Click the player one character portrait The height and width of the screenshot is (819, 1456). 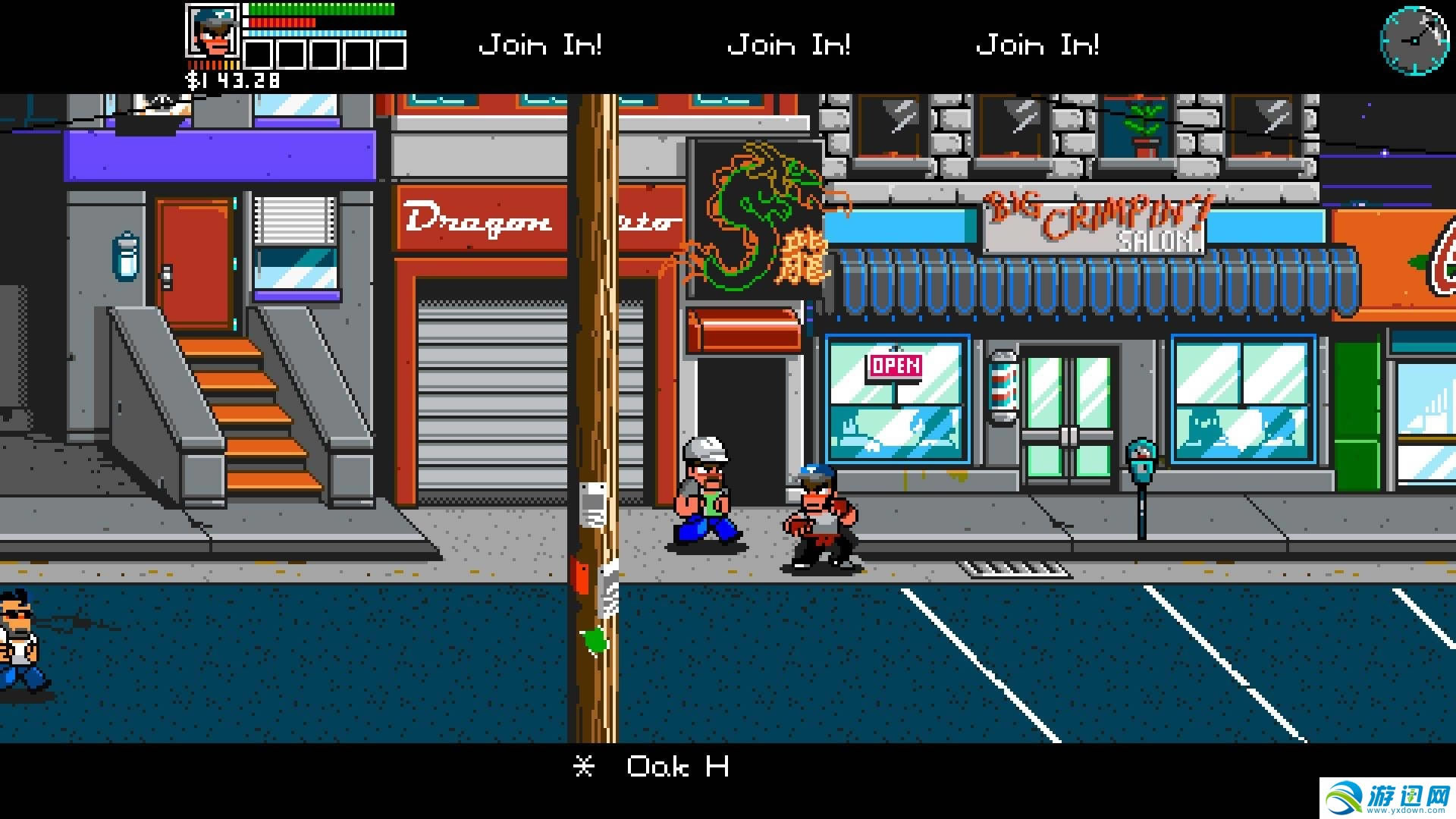pyautogui.click(x=212, y=31)
